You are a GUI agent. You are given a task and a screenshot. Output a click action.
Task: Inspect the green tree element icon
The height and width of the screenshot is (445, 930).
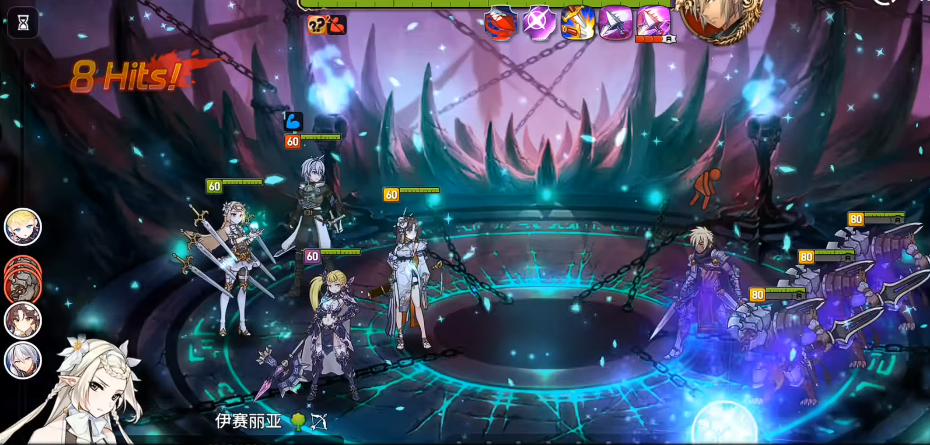(x=298, y=421)
